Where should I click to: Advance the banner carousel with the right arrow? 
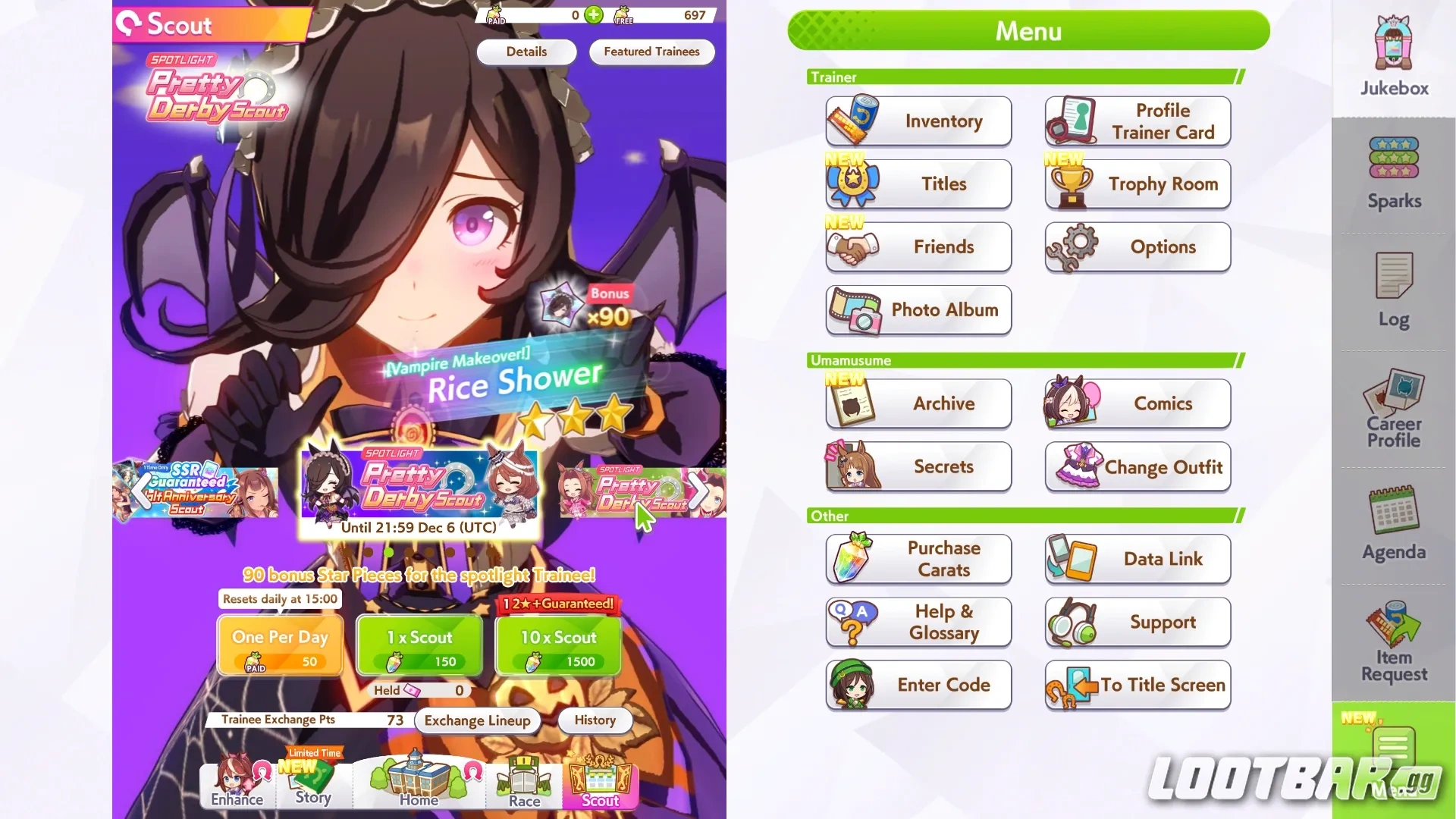(x=698, y=491)
